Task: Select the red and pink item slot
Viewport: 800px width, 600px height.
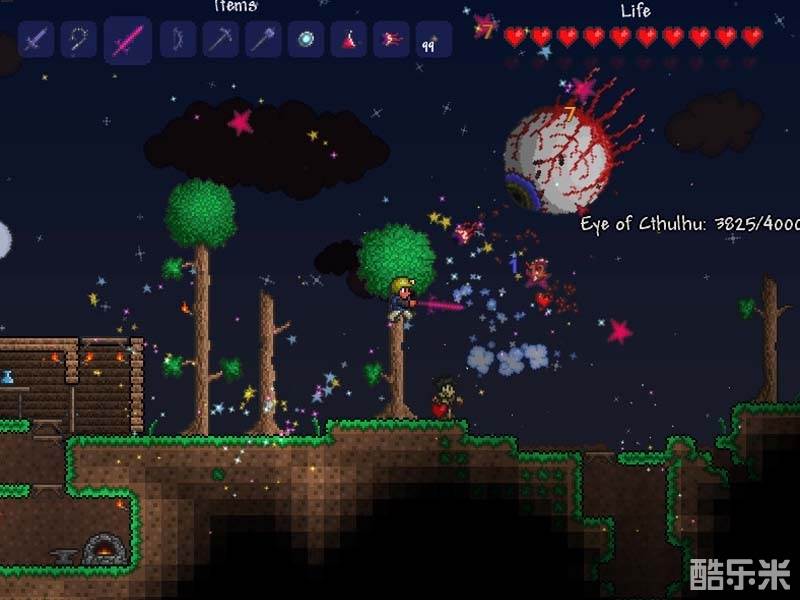Action: (x=391, y=40)
